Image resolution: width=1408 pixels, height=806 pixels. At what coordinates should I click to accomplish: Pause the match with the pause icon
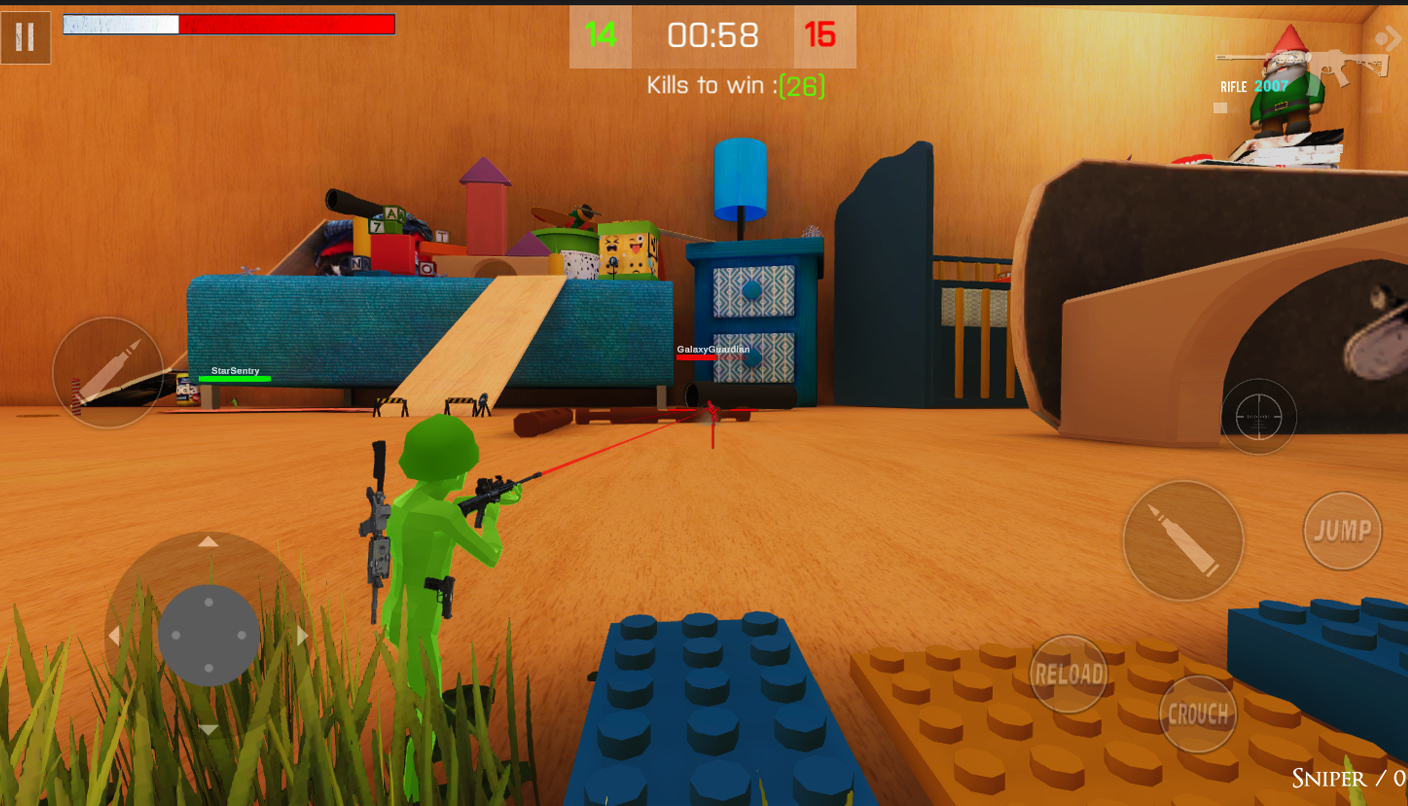(25, 37)
